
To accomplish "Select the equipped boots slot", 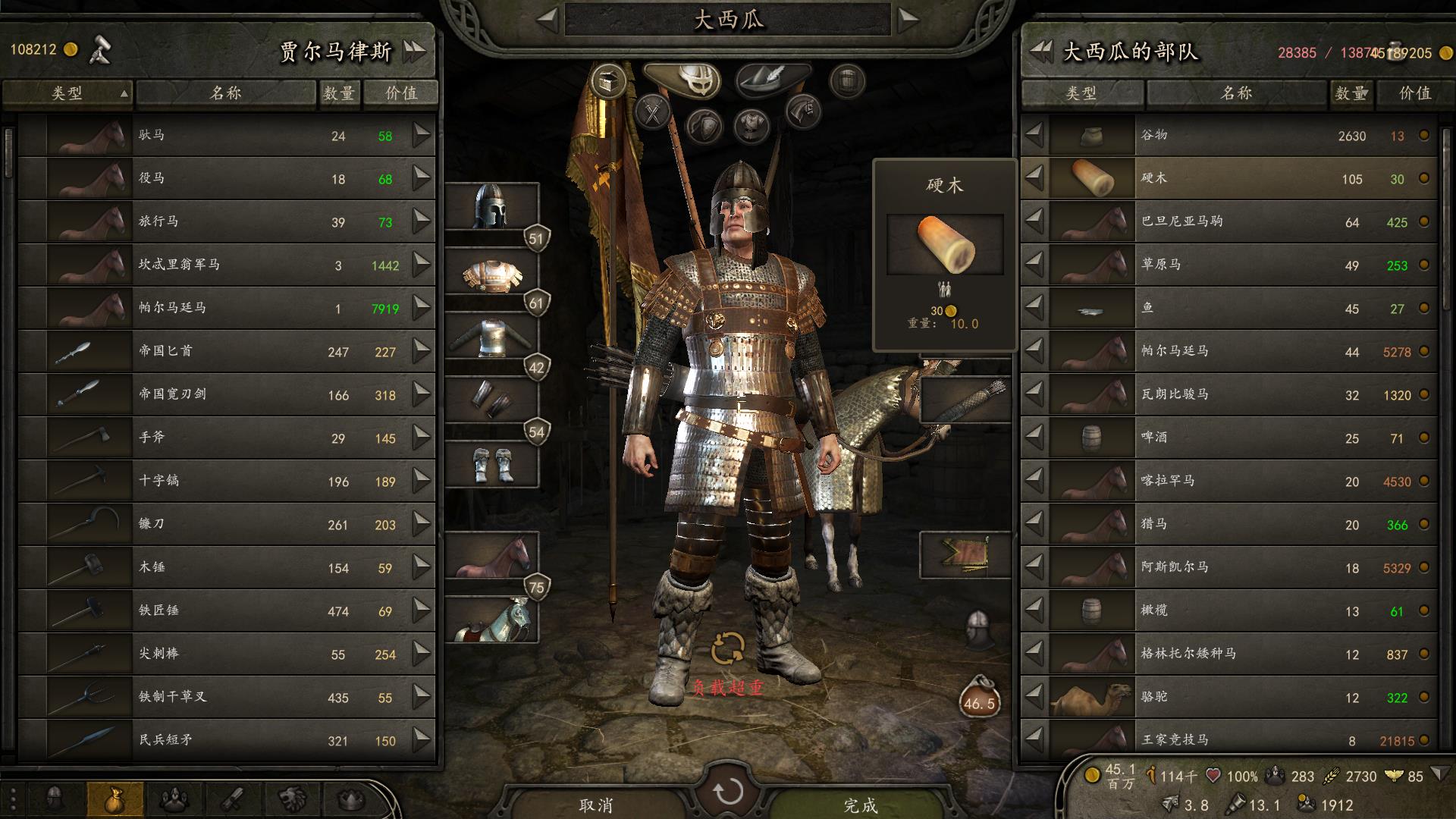I will (x=491, y=465).
